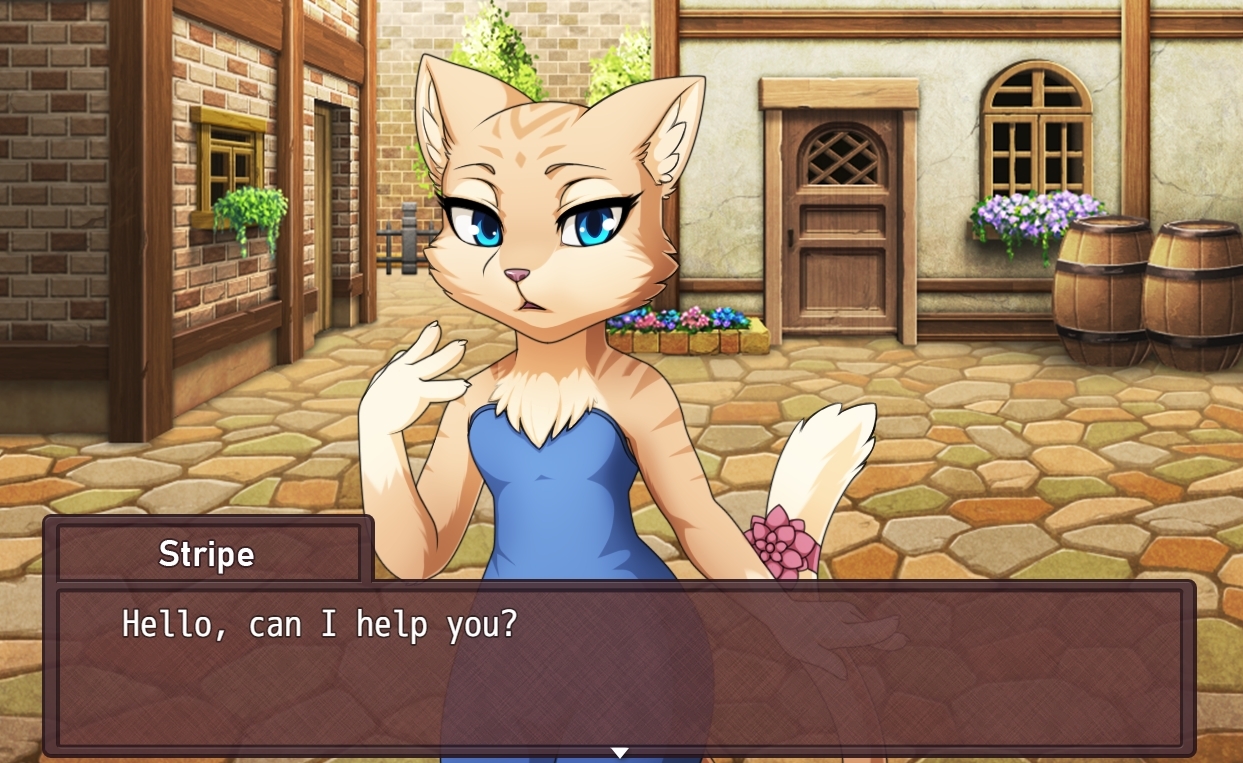The image size is (1243, 763).
Task: Advance dialogue with the white arrow indicator
Action: pyautogui.click(x=620, y=752)
